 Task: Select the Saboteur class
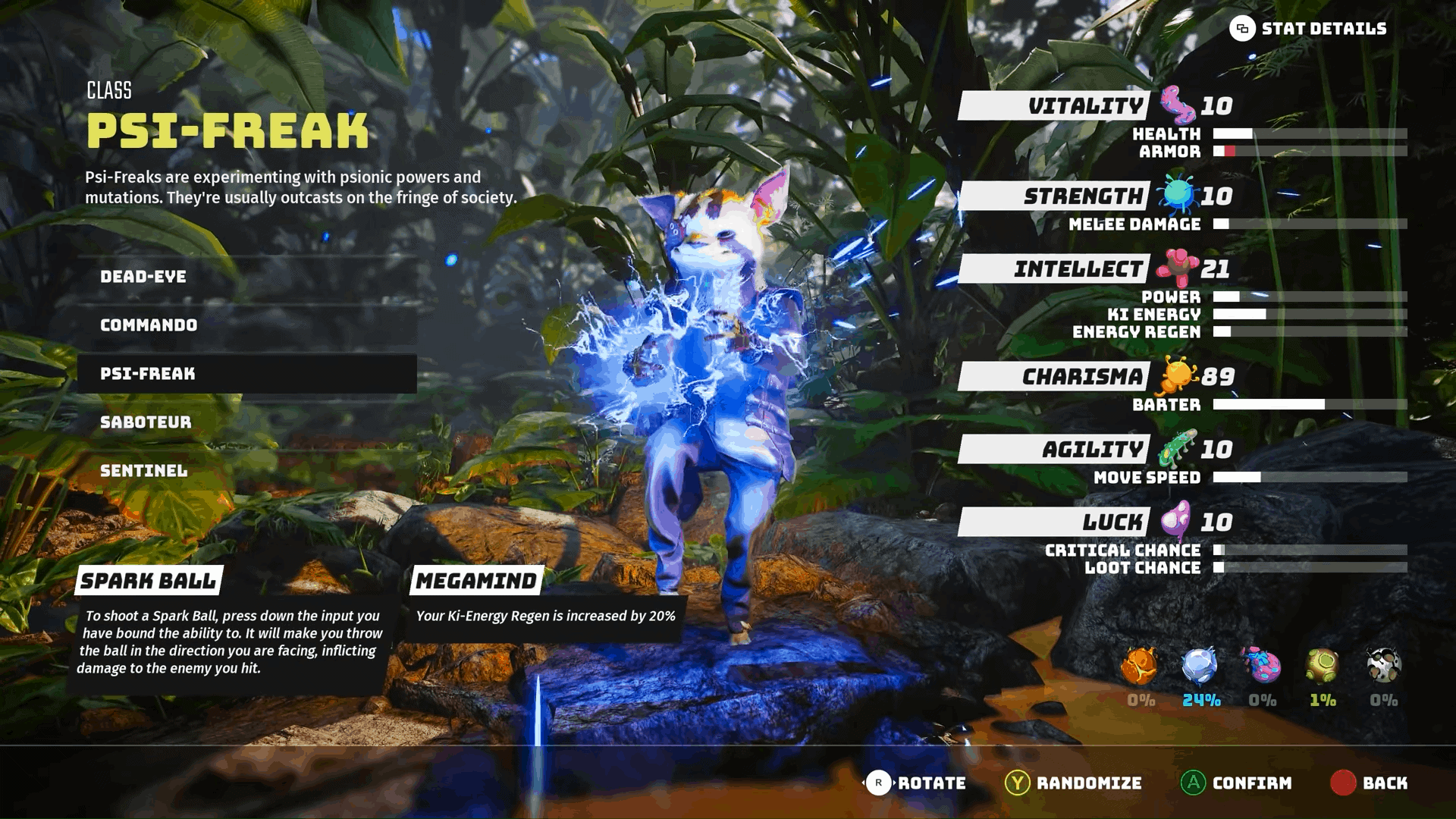(x=146, y=422)
